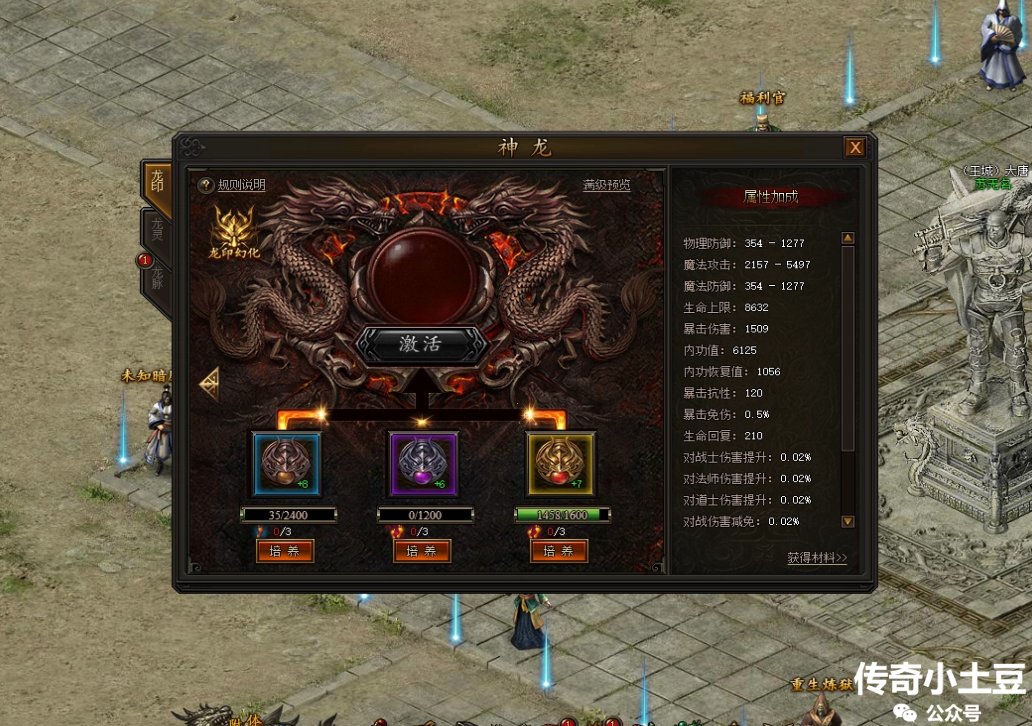Open the 获得材料 get-materials link

pyautogui.click(x=816, y=558)
